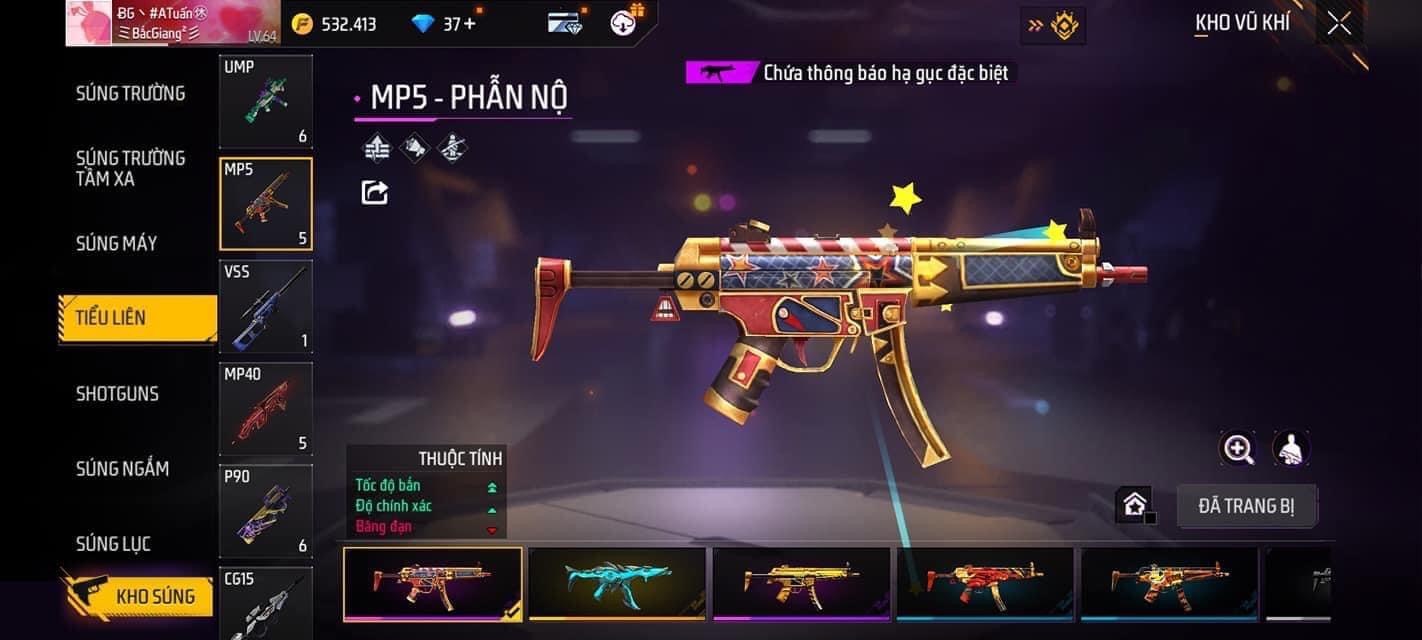Zoom in with the magnifier icon
Viewport: 1422px width, 640px height.
[1238, 449]
